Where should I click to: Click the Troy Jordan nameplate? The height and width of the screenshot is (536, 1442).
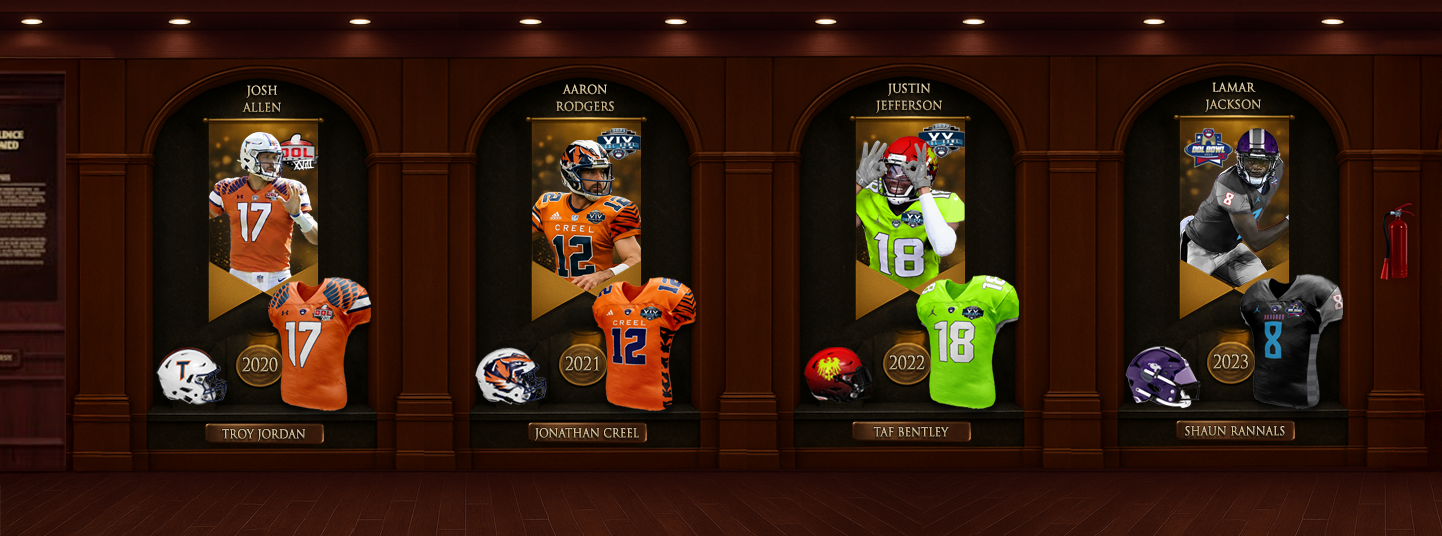click(265, 434)
